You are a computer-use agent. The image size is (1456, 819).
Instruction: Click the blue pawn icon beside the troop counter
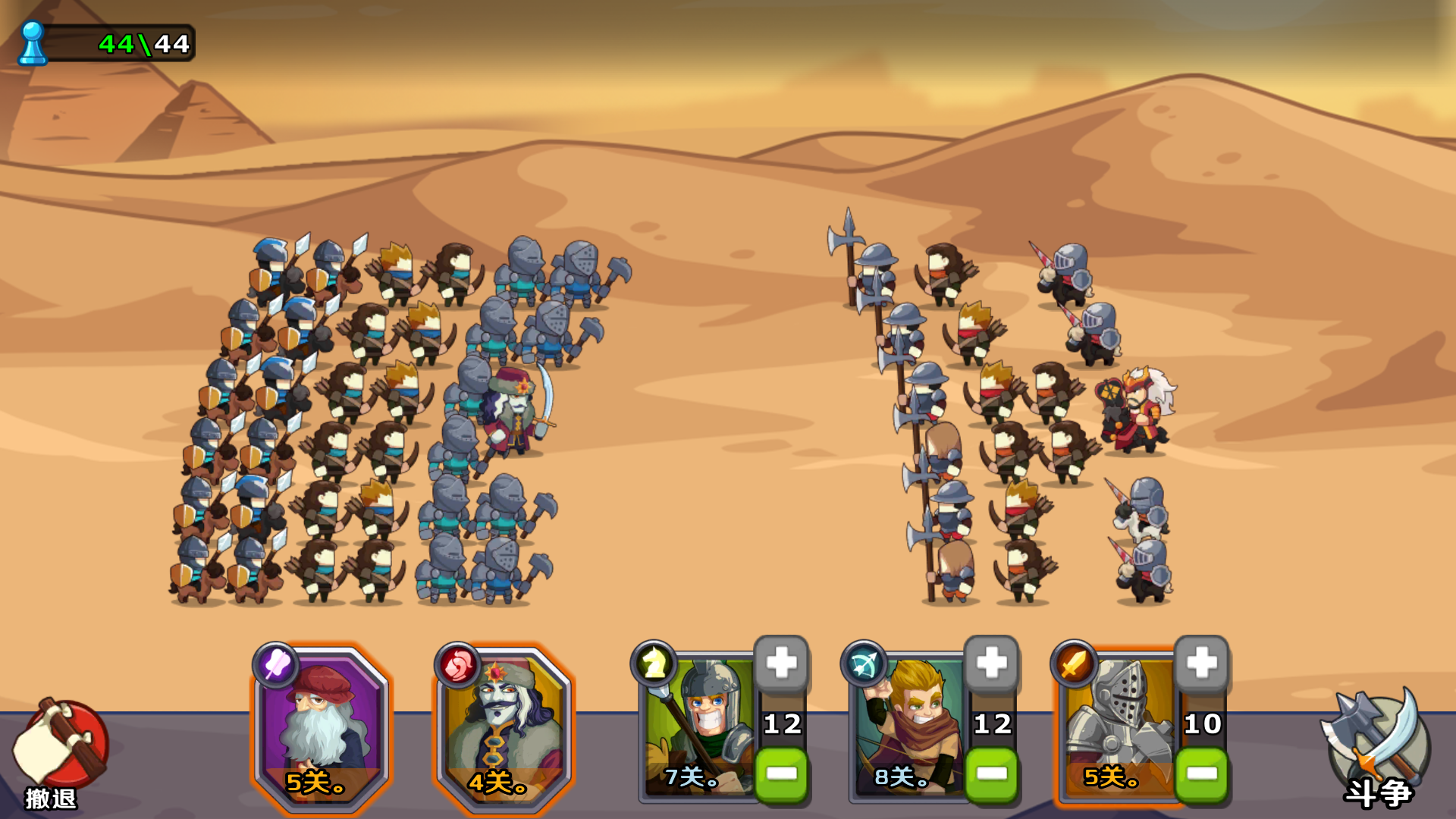pyautogui.click(x=32, y=42)
